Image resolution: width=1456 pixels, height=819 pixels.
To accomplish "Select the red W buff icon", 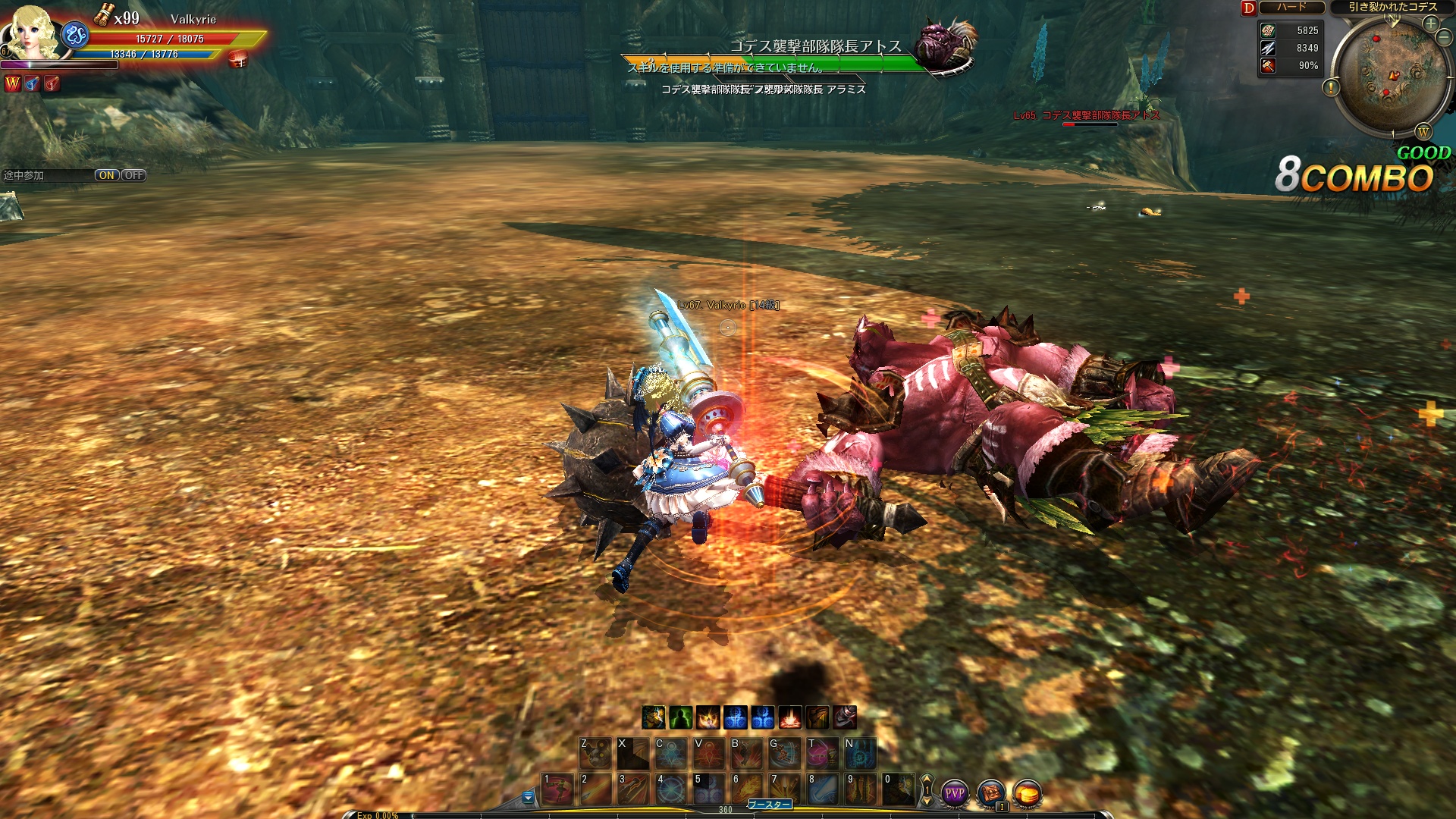I will tap(13, 83).
